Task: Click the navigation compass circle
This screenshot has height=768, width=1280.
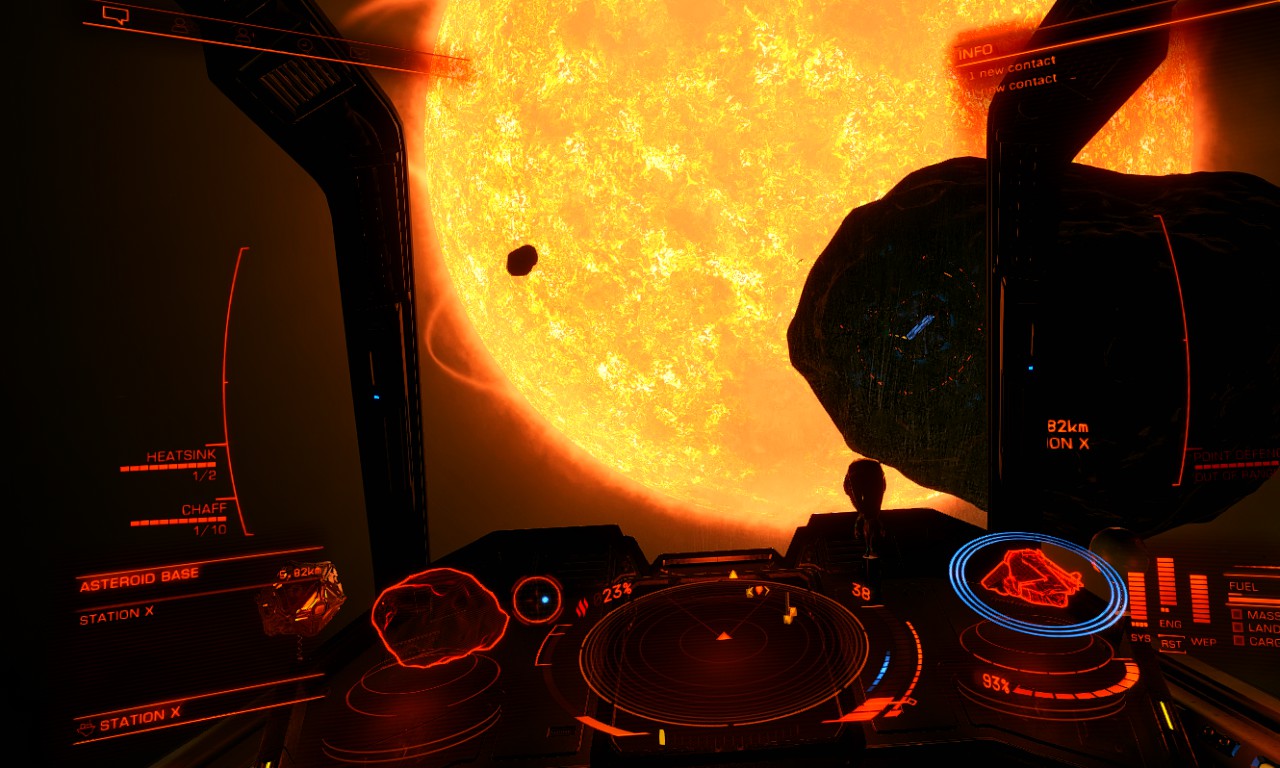Action: 537,599
